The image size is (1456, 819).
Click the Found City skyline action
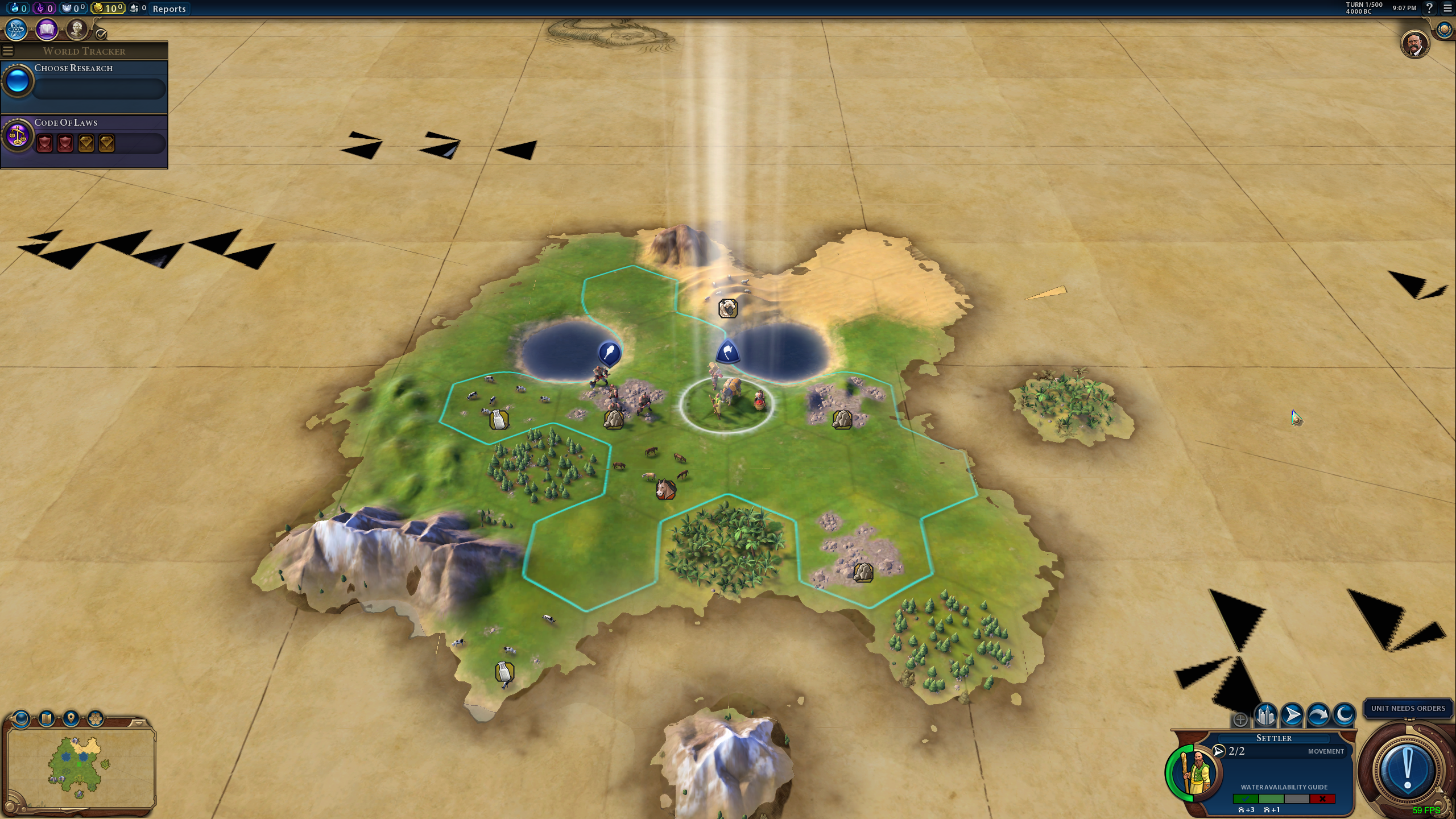pos(1265,715)
